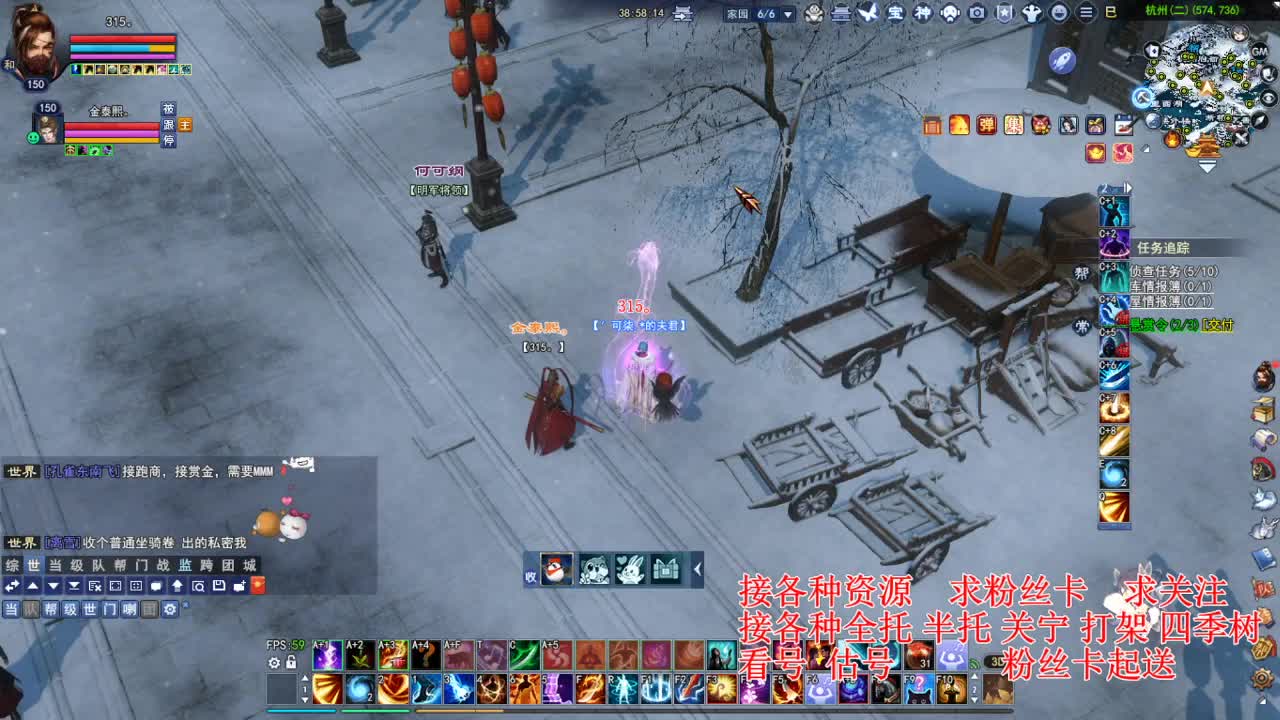Click the 弹 activity icon below the minimap
The height and width of the screenshot is (720, 1280).
click(x=987, y=124)
